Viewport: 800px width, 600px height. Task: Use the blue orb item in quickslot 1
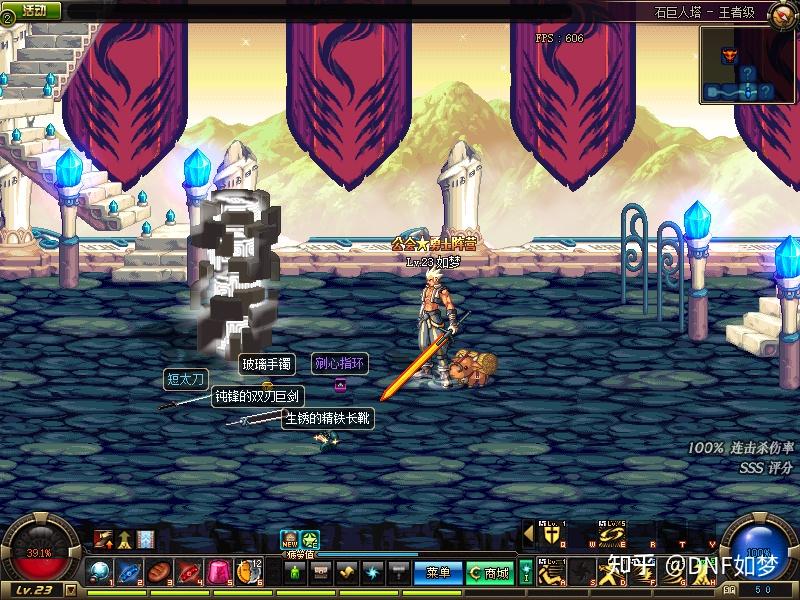click(x=99, y=572)
